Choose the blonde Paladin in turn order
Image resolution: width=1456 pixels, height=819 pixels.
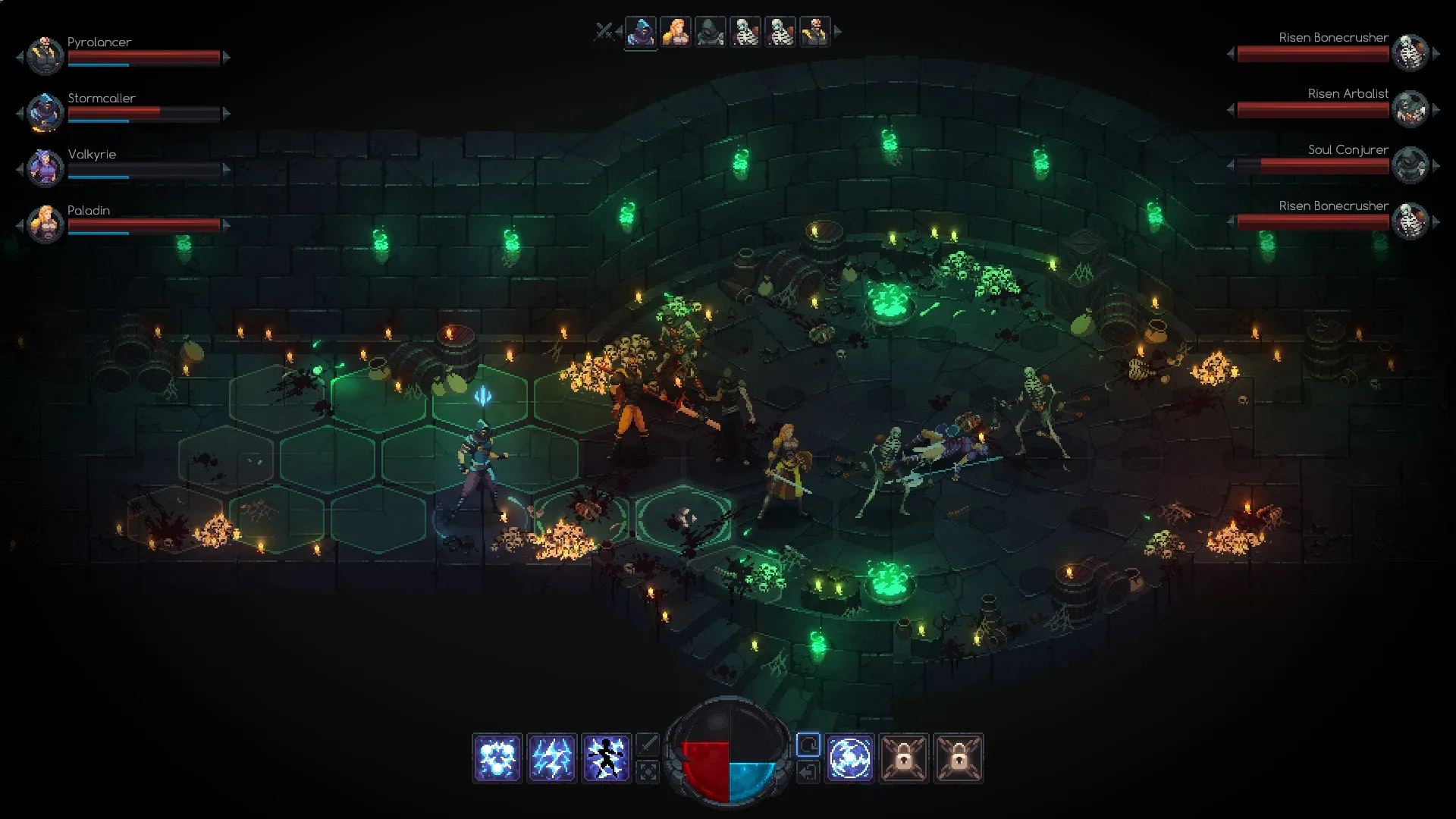tap(675, 32)
